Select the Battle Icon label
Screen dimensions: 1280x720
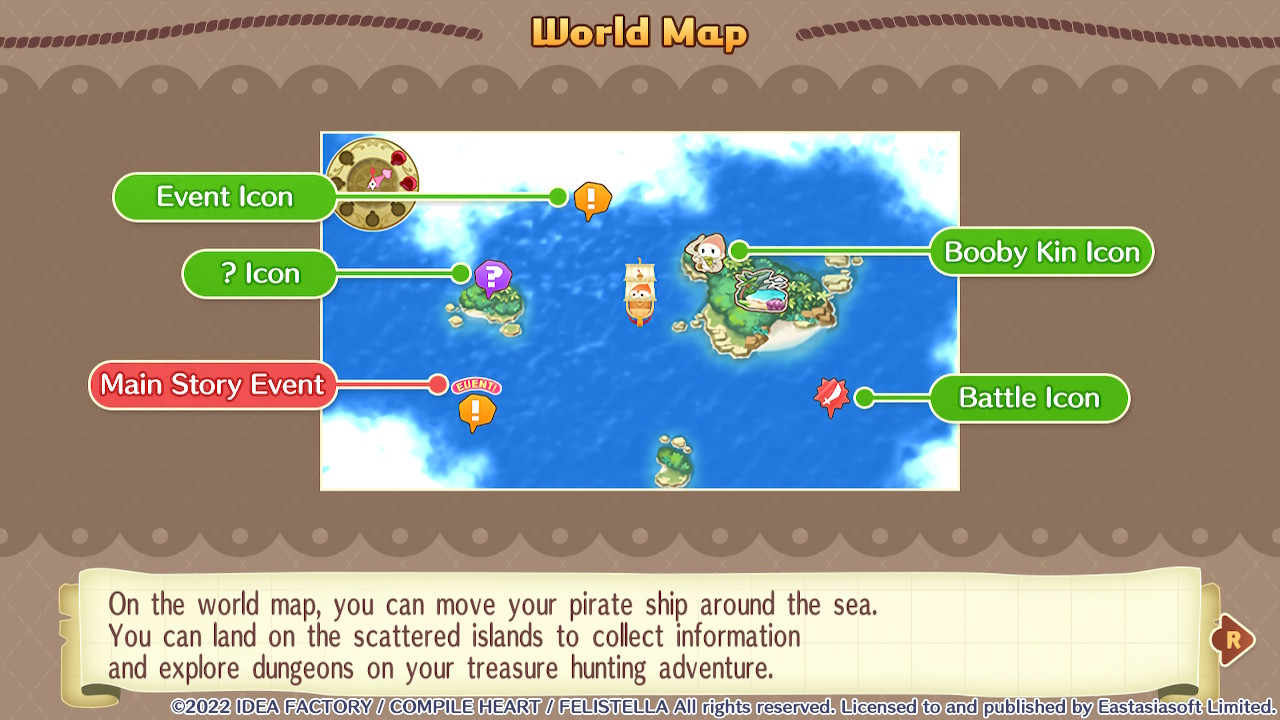click(1028, 398)
